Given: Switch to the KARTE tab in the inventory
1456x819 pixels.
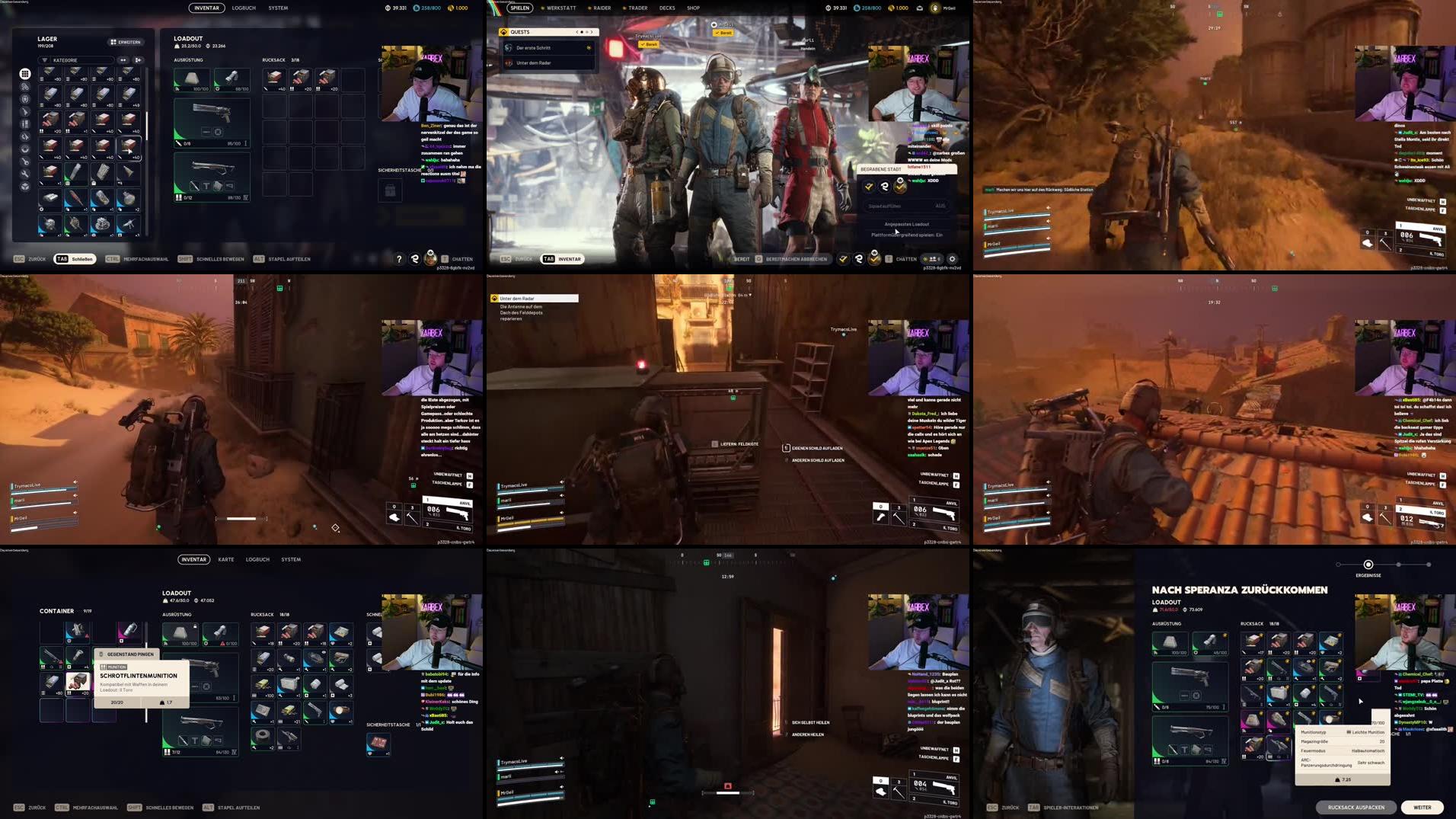Looking at the screenshot, I should point(225,559).
